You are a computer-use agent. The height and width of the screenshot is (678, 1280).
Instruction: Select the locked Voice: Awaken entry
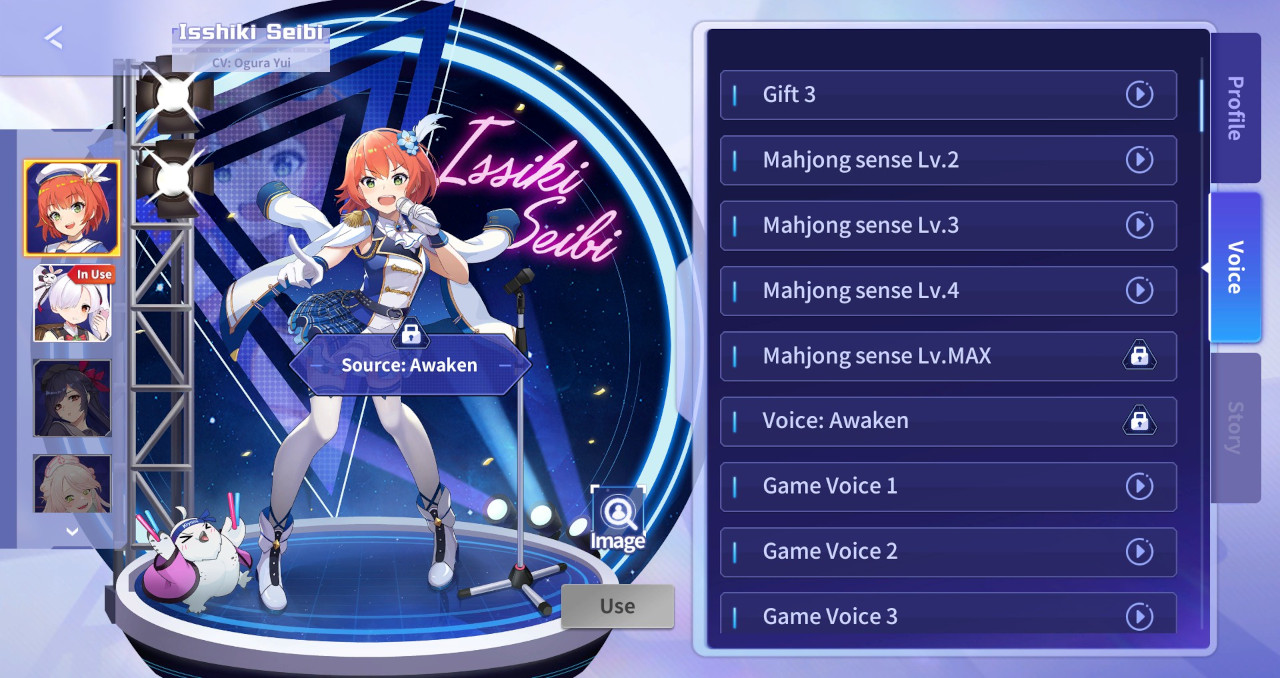click(947, 421)
